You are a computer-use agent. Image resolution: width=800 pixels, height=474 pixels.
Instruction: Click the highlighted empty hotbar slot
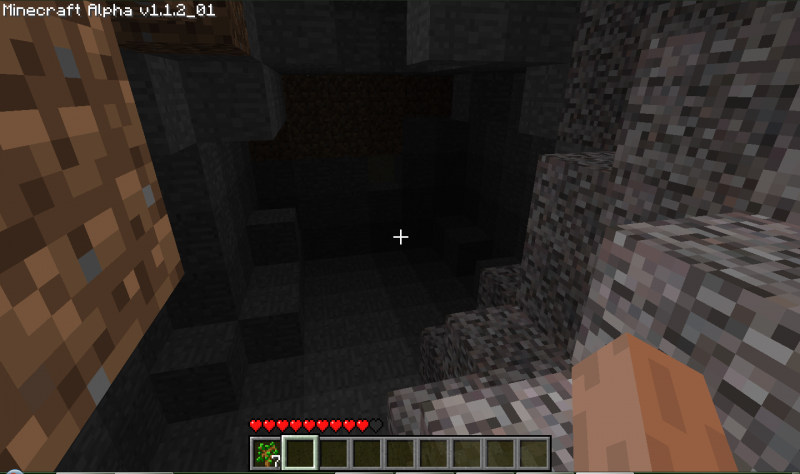[x=300, y=453]
